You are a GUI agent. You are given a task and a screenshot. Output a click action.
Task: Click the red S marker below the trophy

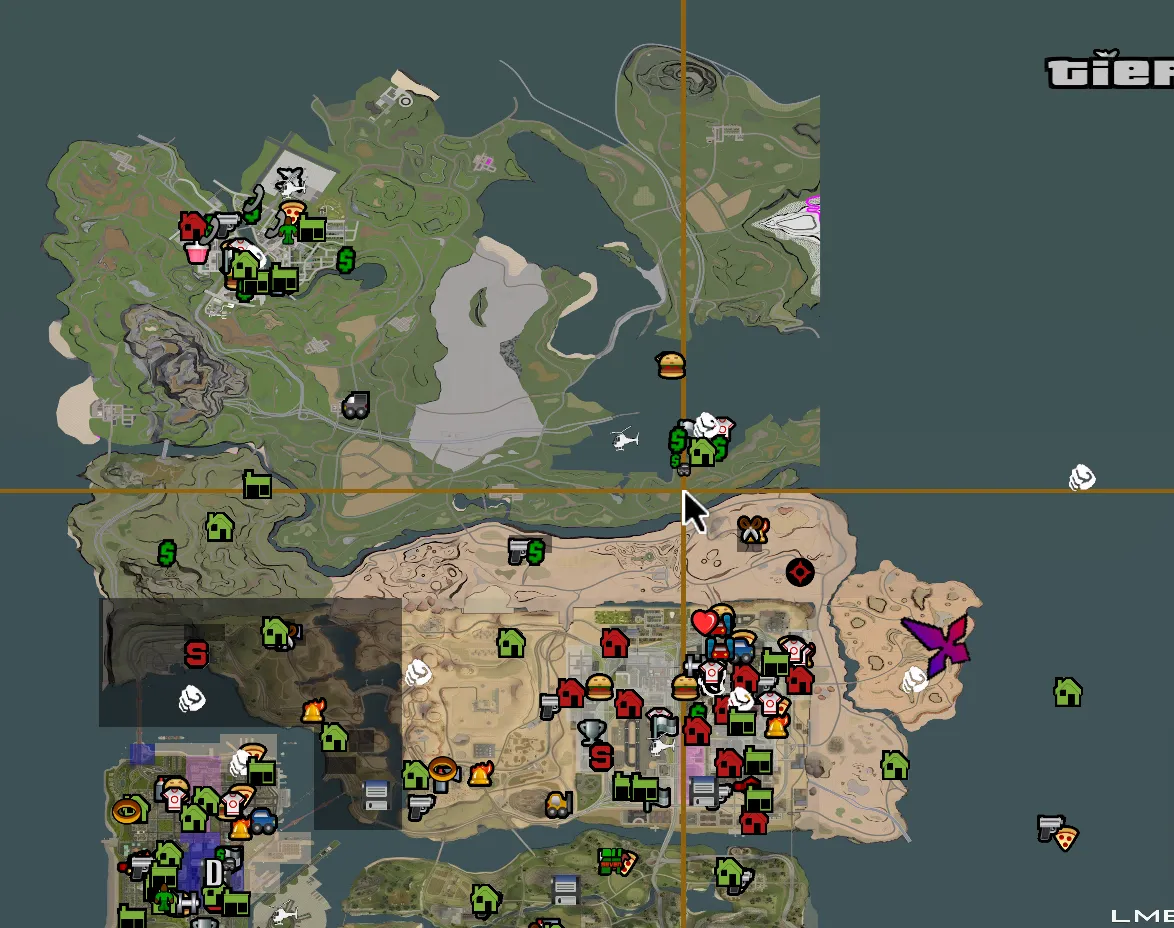point(600,757)
